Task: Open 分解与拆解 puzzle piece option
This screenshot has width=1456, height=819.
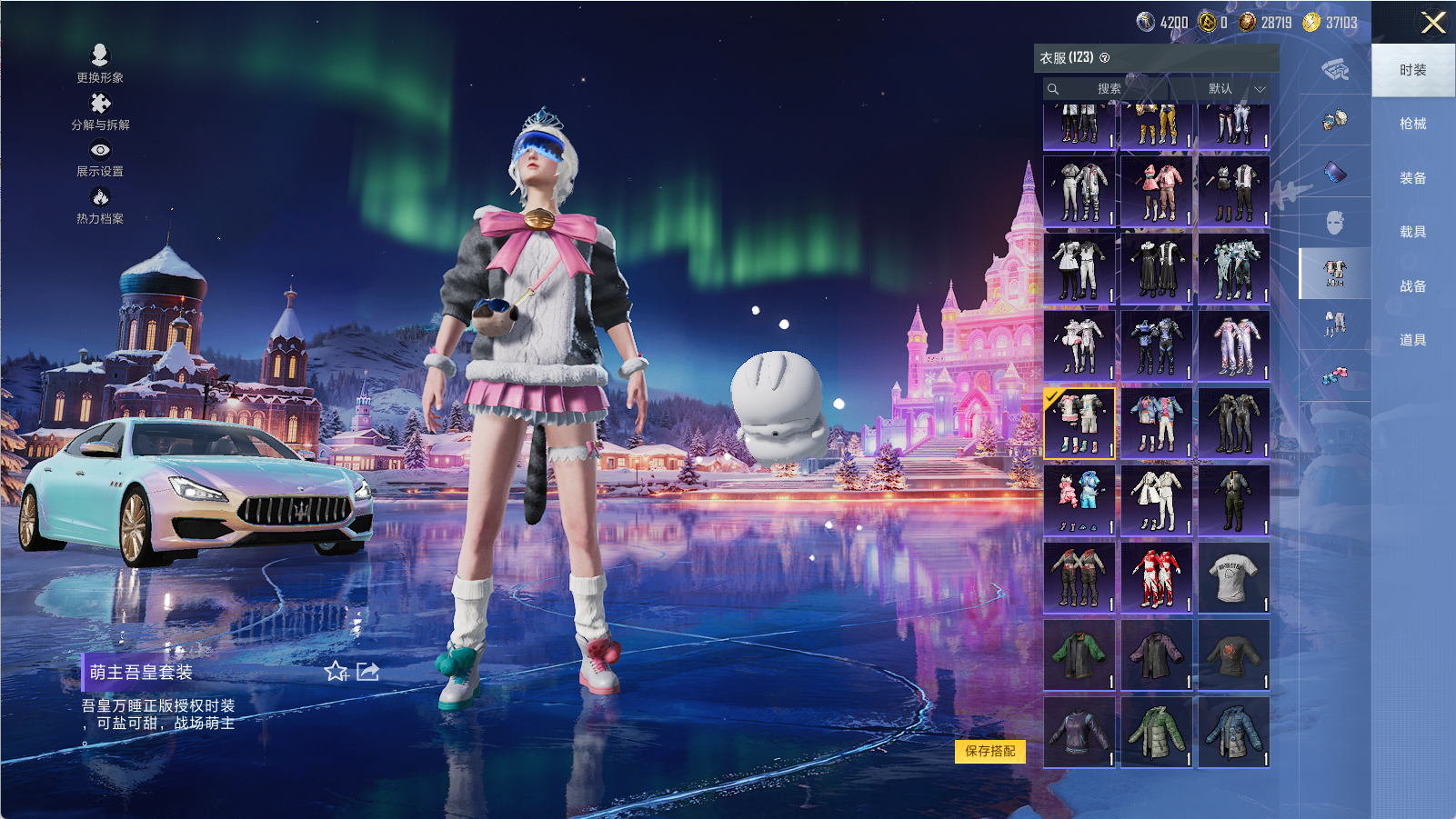Action: point(100,111)
